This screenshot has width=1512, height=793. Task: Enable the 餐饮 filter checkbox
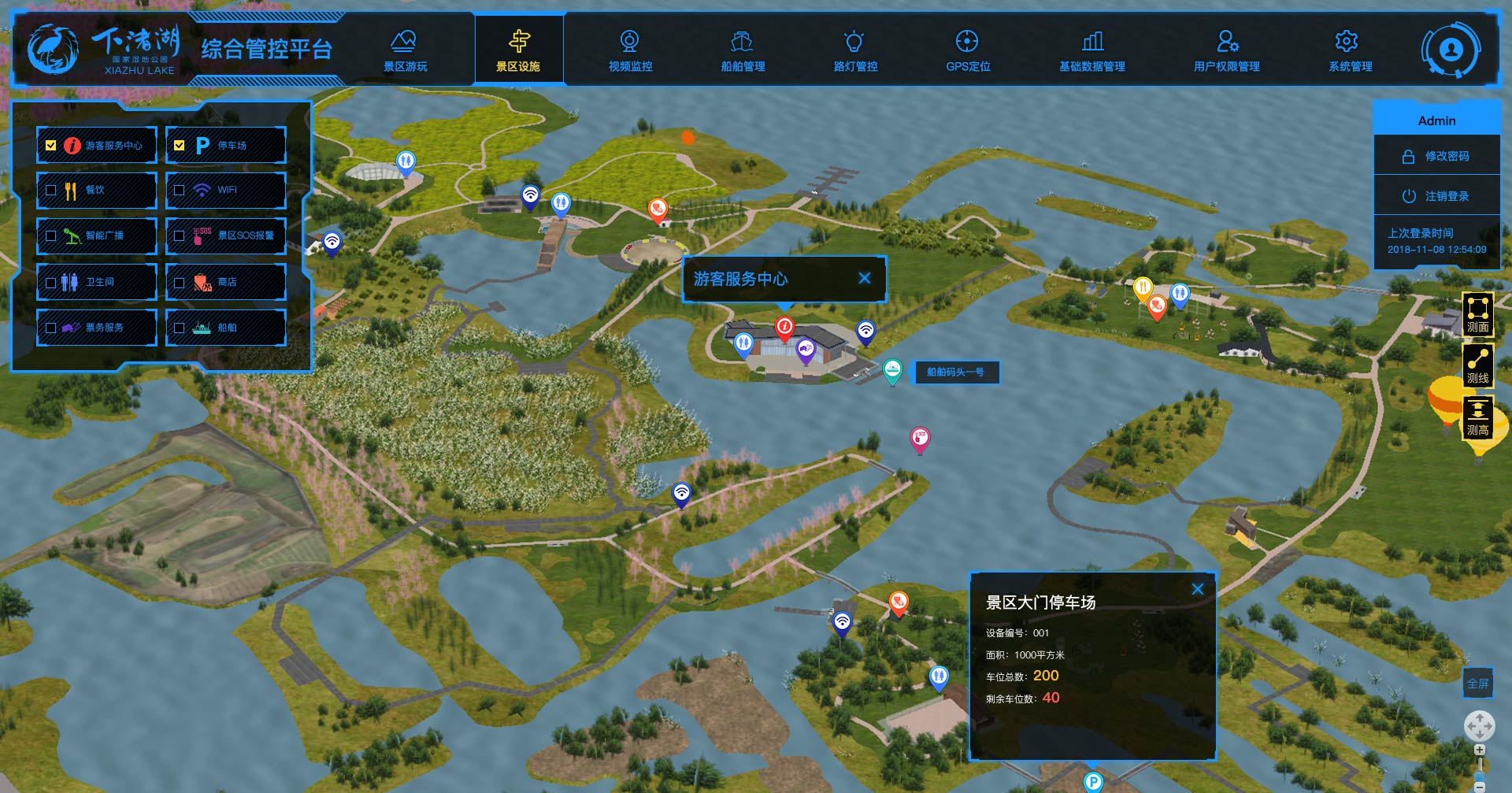point(51,191)
